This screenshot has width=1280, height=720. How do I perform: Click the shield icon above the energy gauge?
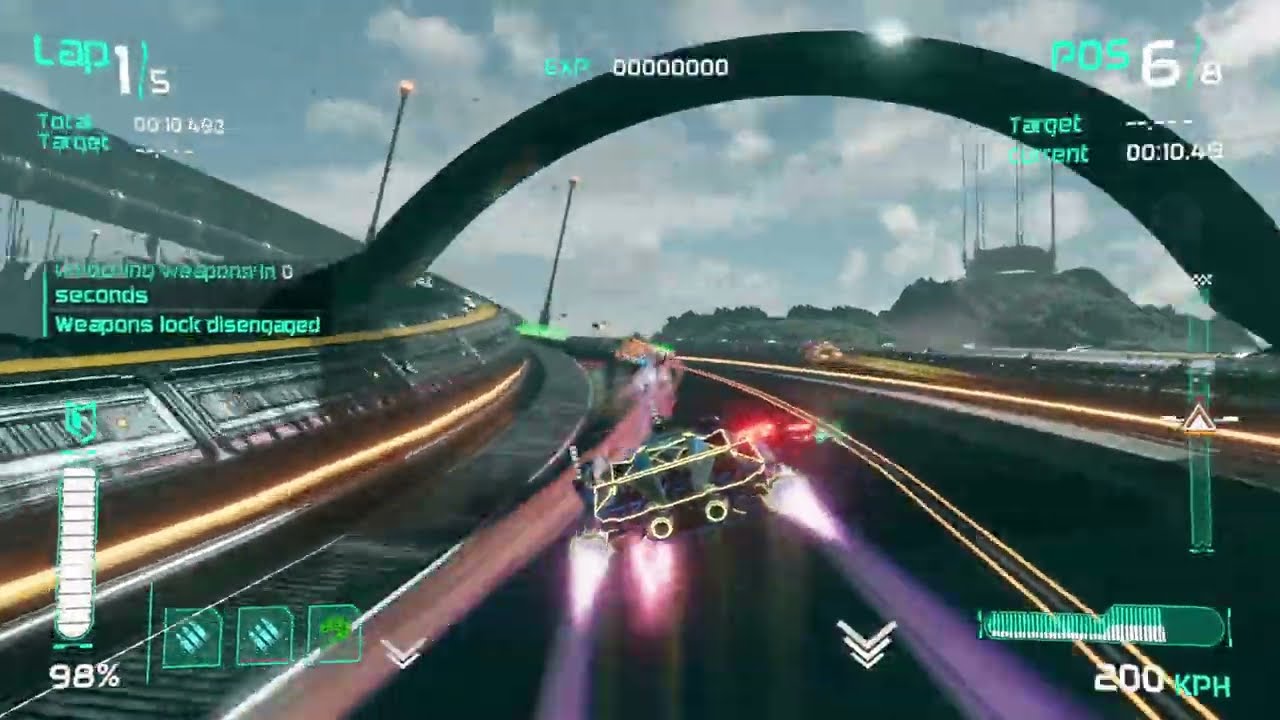click(80, 424)
